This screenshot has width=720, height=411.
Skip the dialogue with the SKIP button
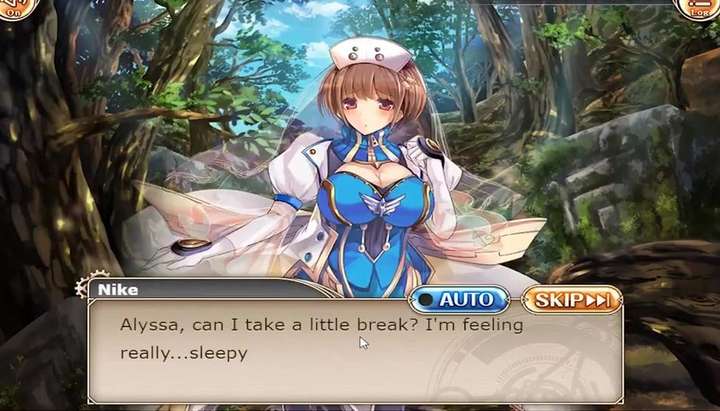[x=572, y=299]
